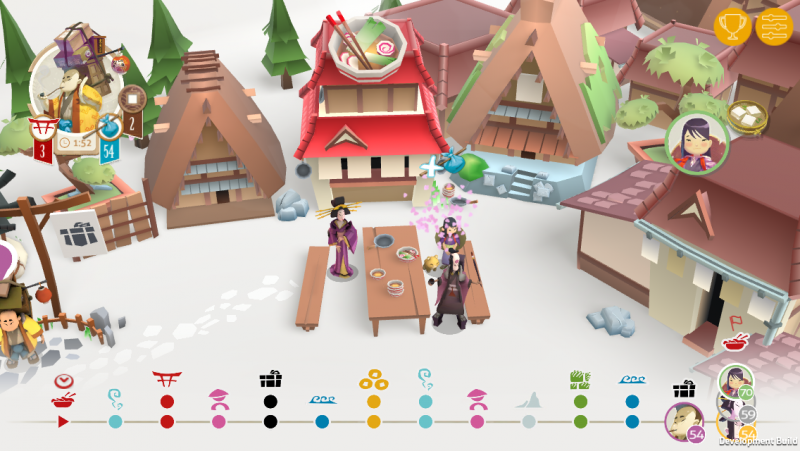
Task: Select the inn meal bowl stop on the route
Action: (x=63, y=401)
